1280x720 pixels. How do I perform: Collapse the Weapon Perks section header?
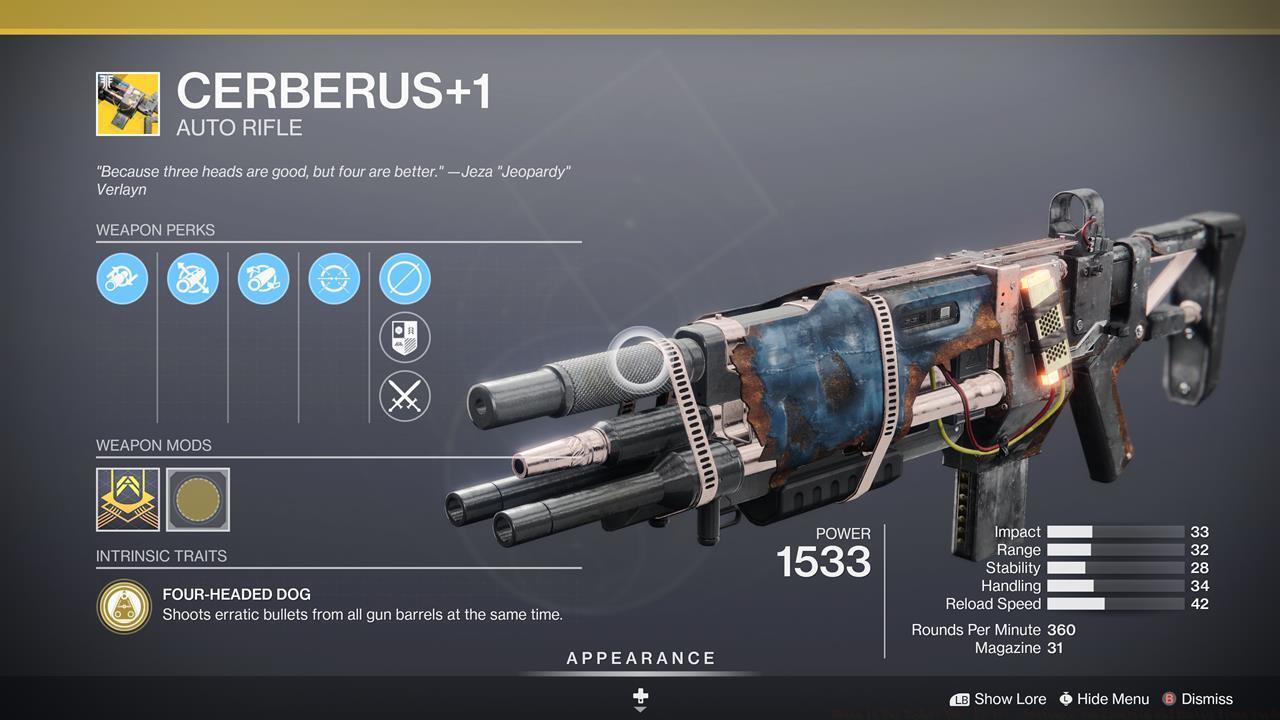point(156,230)
